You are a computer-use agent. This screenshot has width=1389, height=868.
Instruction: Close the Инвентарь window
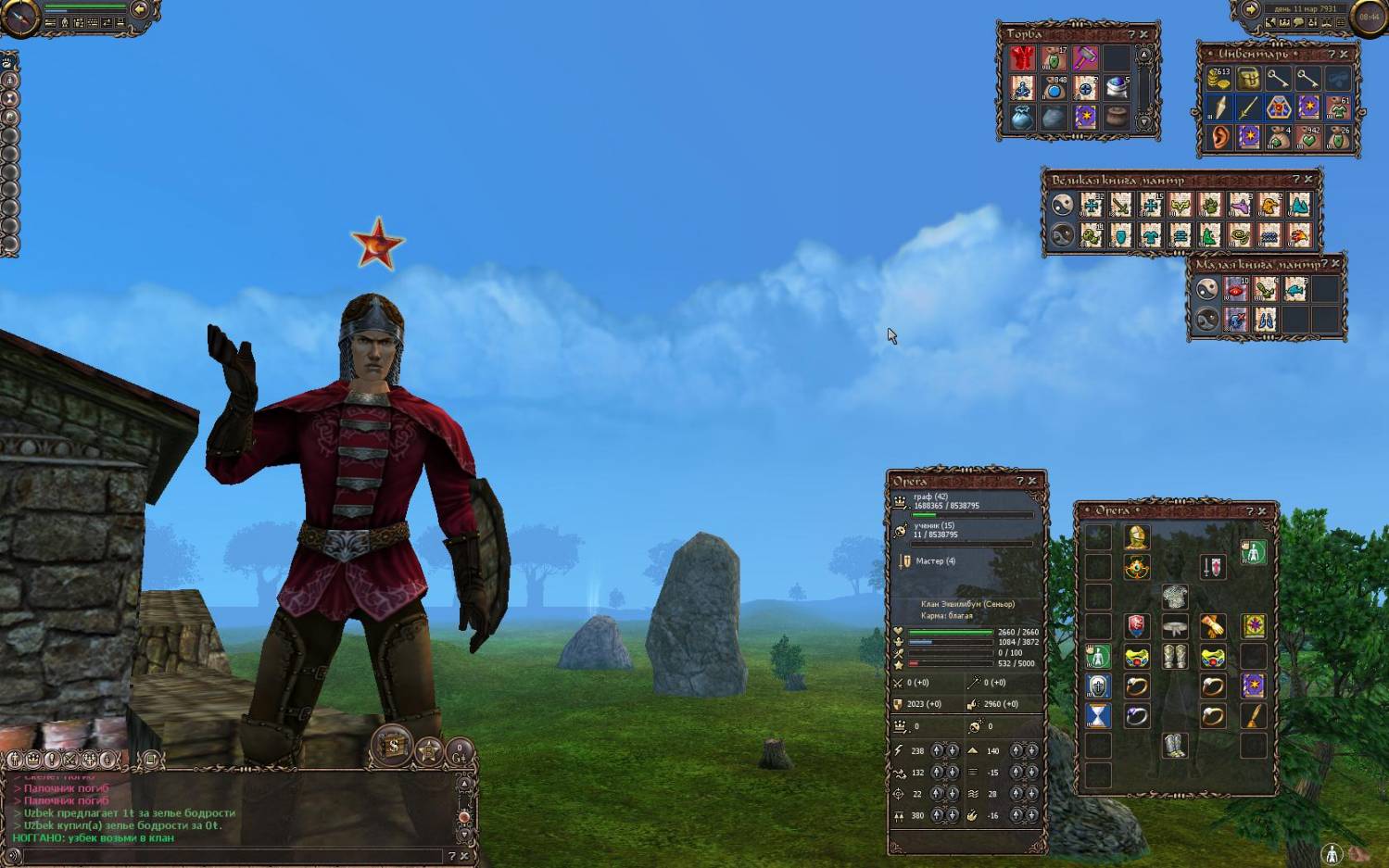[x=1344, y=55]
